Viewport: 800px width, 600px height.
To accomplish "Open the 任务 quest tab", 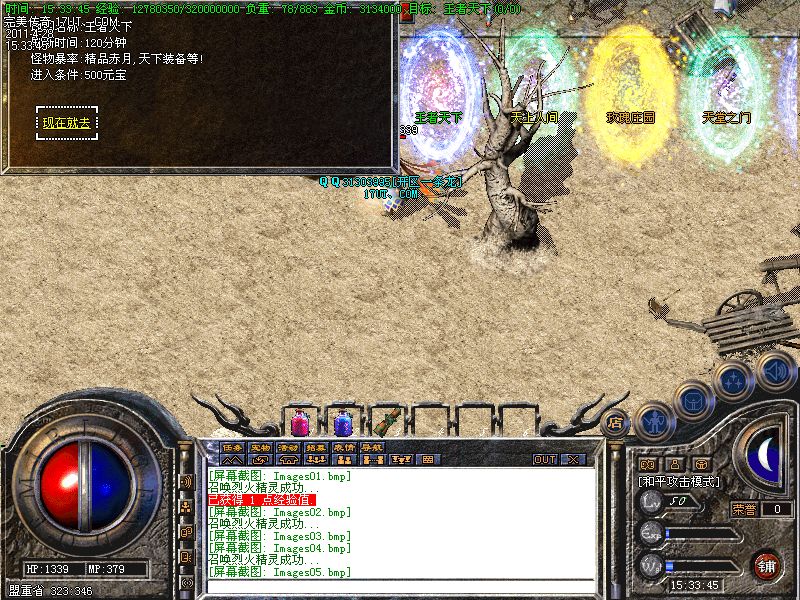I will (233, 446).
